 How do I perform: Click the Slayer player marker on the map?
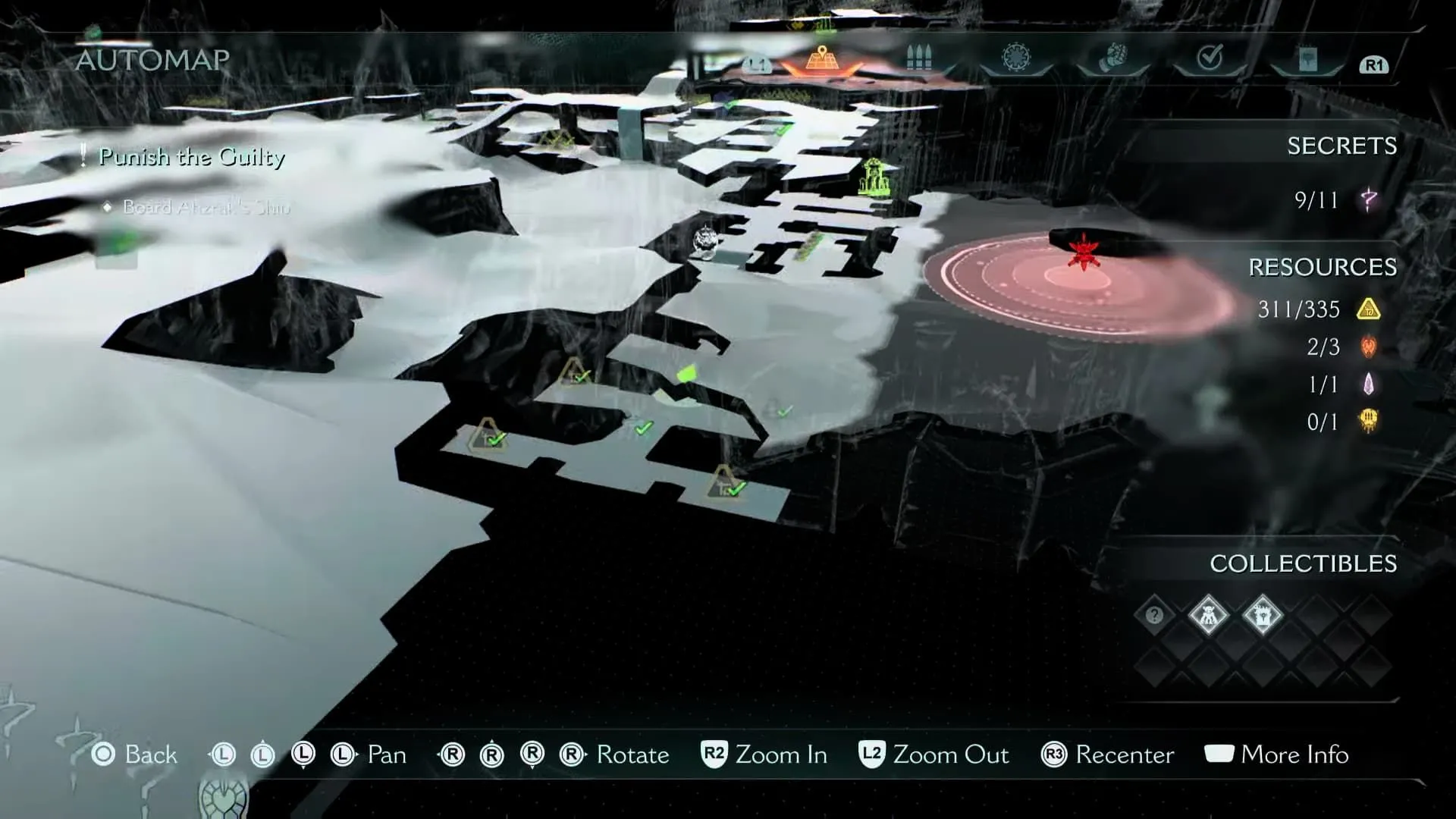707,242
